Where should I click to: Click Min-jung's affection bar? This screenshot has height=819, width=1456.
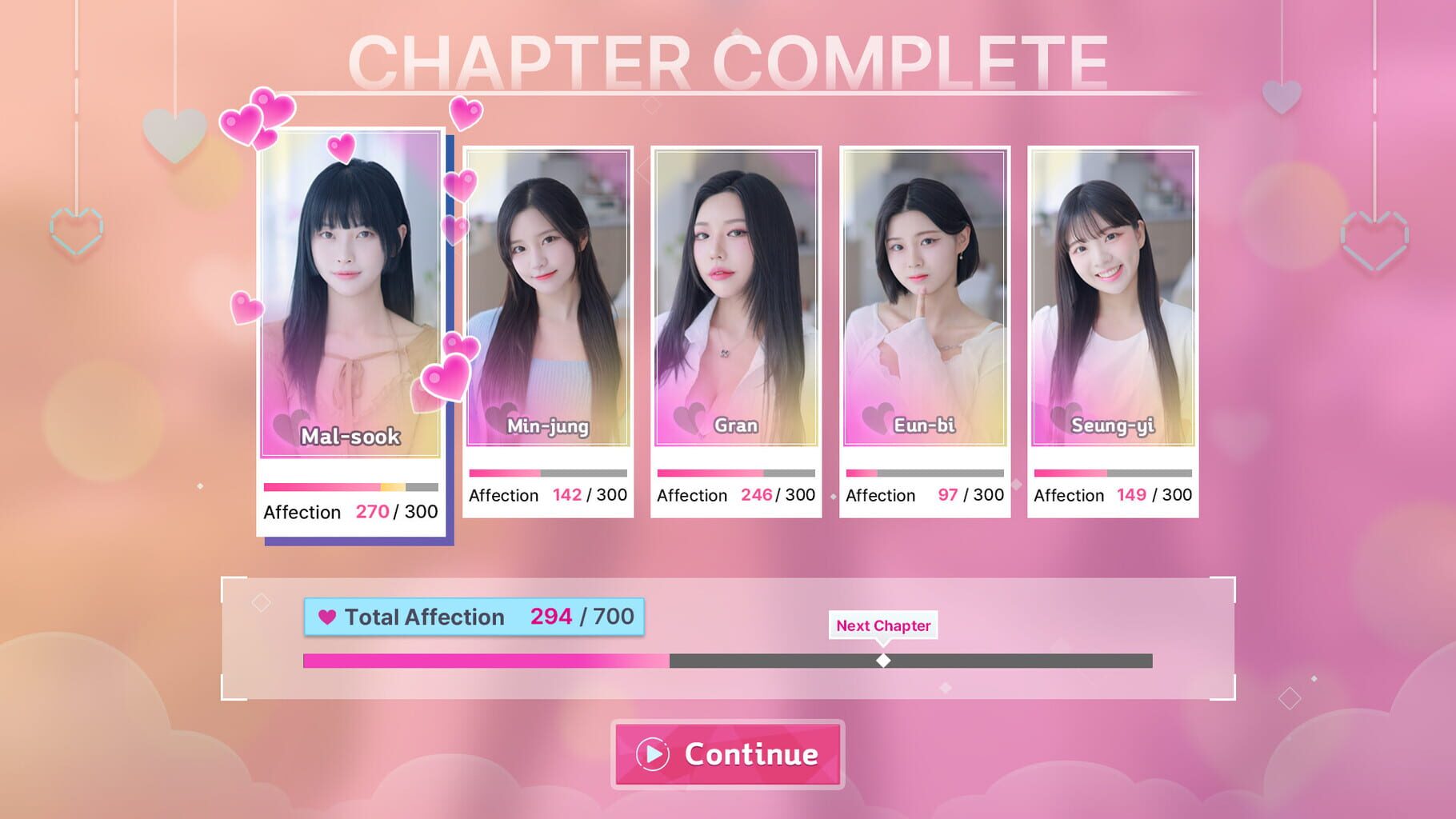pyautogui.click(x=546, y=473)
